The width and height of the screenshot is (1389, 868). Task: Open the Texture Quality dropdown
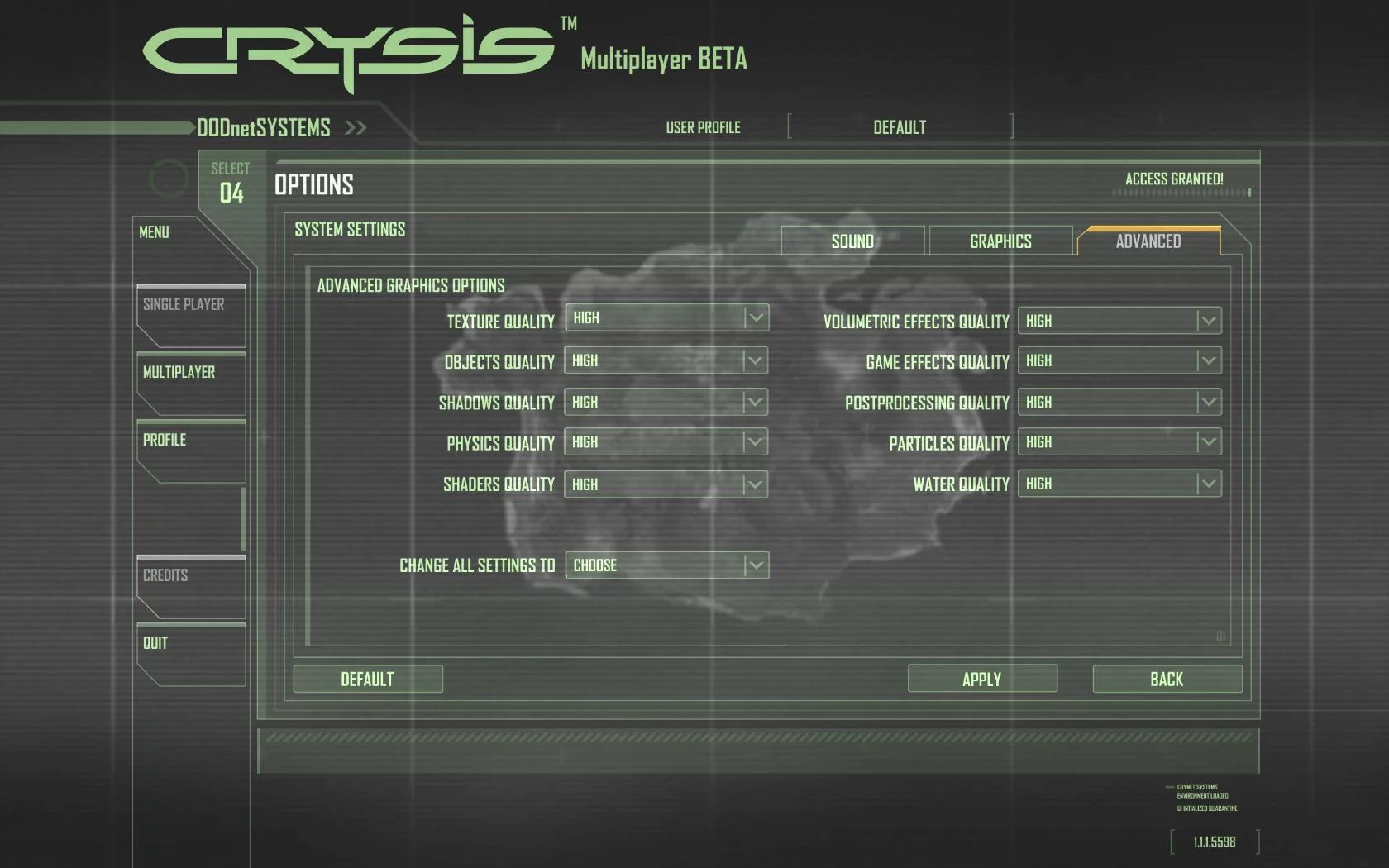[666, 318]
